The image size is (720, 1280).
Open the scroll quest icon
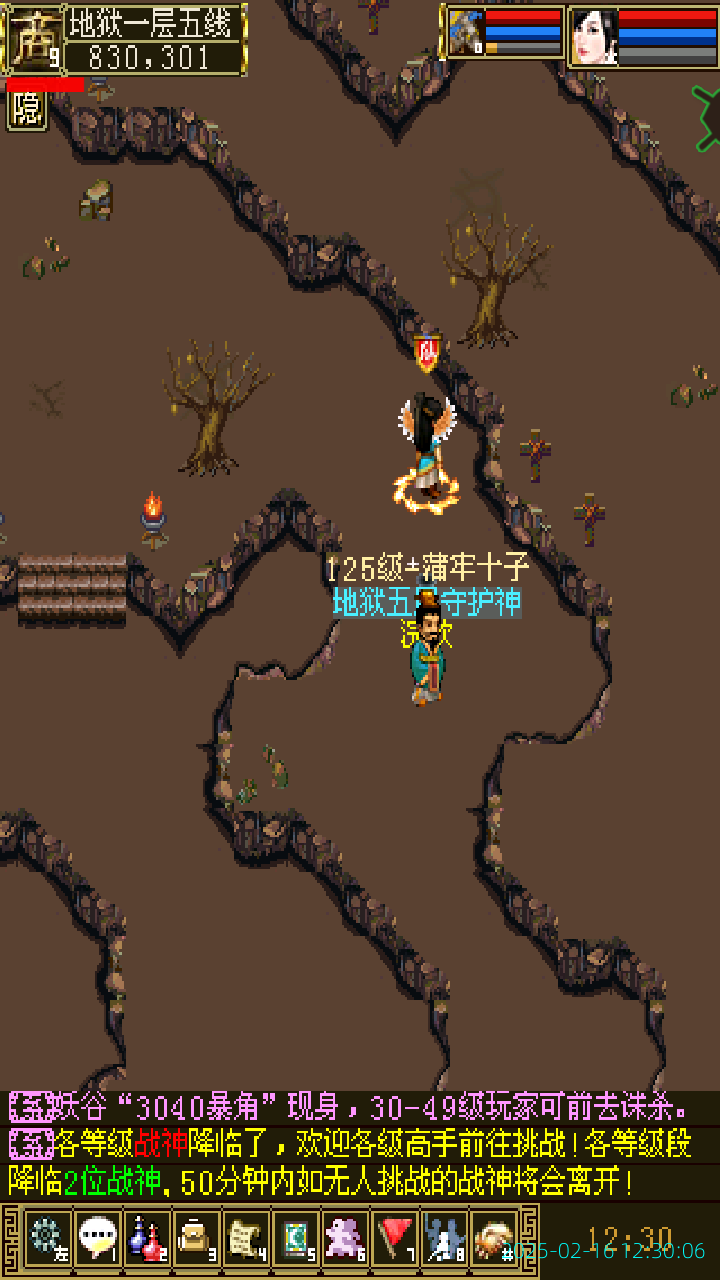click(x=246, y=1238)
